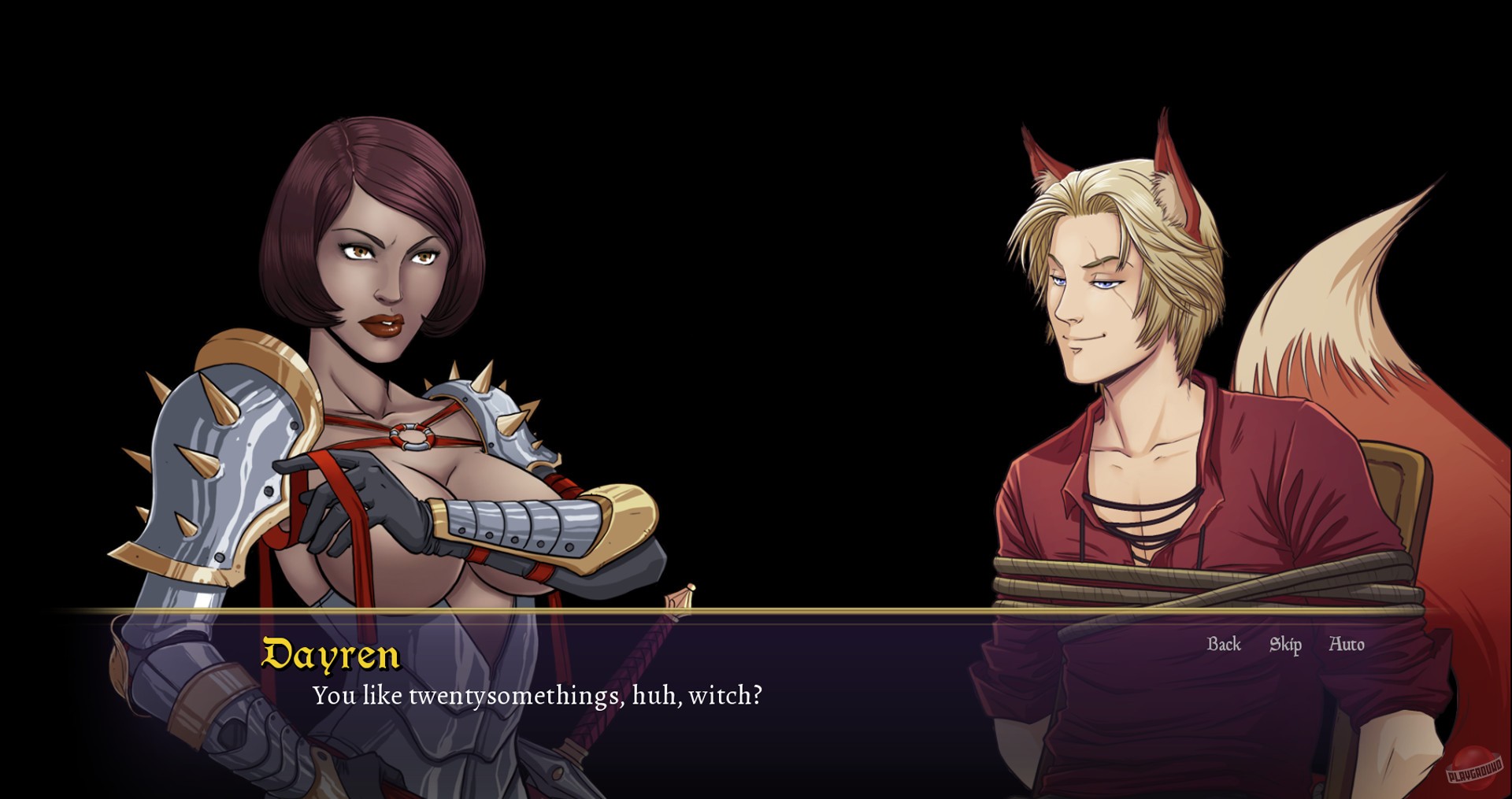Image resolution: width=1512 pixels, height=799 pixels.
Task: Turn on automatic text advance via Auto
Action: click(1347, 644)
